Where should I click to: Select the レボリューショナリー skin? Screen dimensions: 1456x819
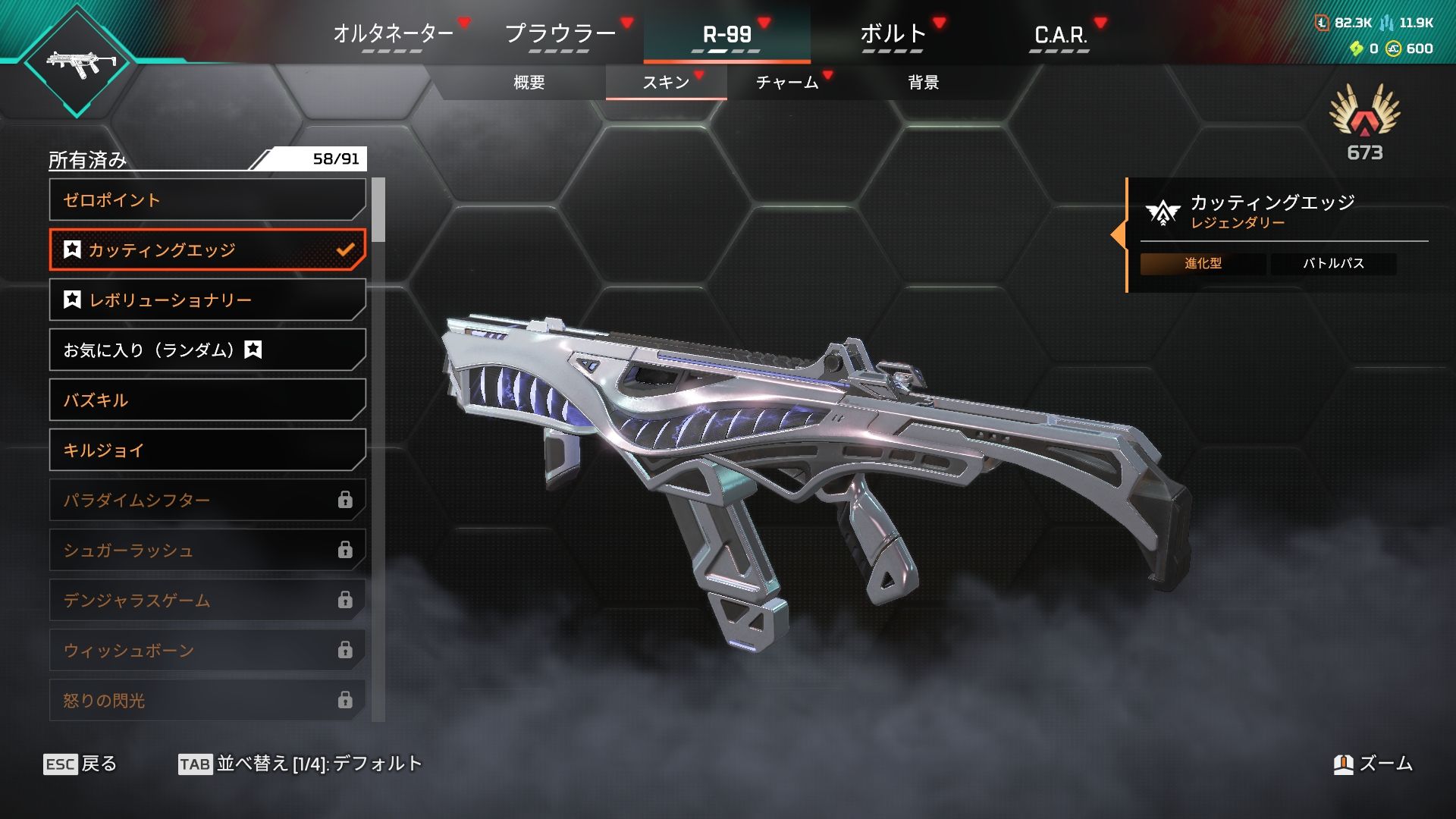[x=207, y=300]
